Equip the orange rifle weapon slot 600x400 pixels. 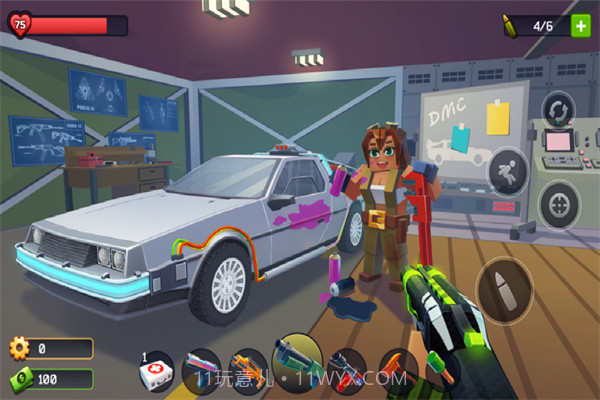(244, 368)
